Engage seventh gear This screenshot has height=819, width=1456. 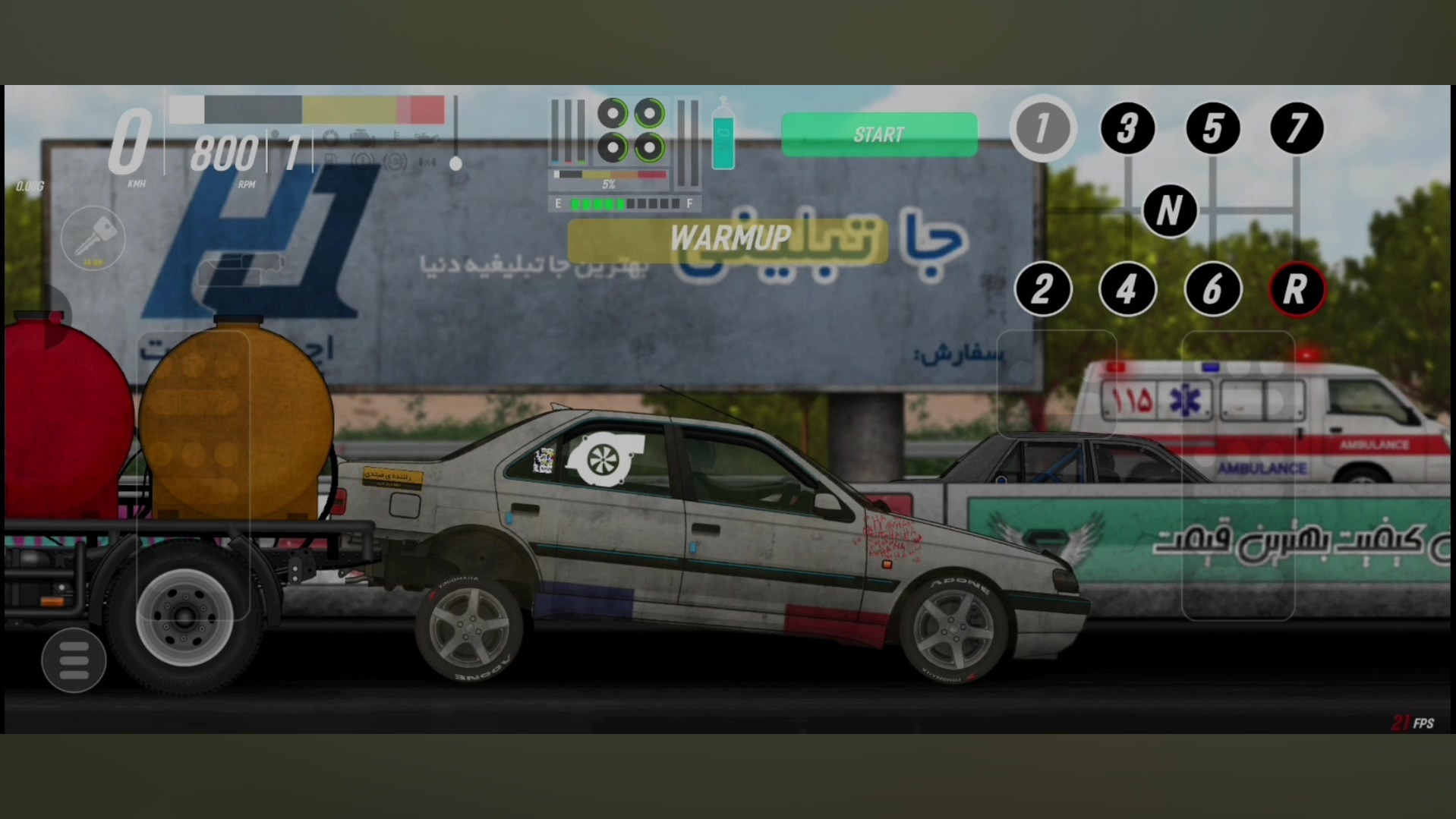(x=1297, y=128)
